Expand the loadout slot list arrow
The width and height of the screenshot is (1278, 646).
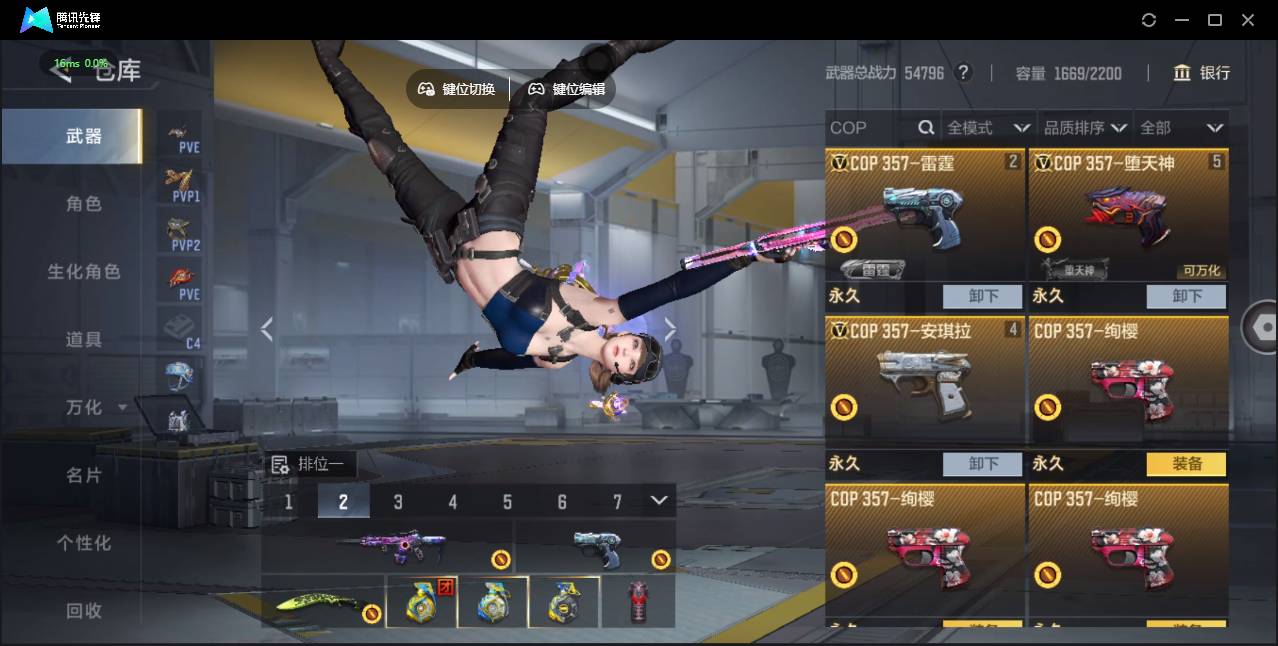[x=659, y=500]
